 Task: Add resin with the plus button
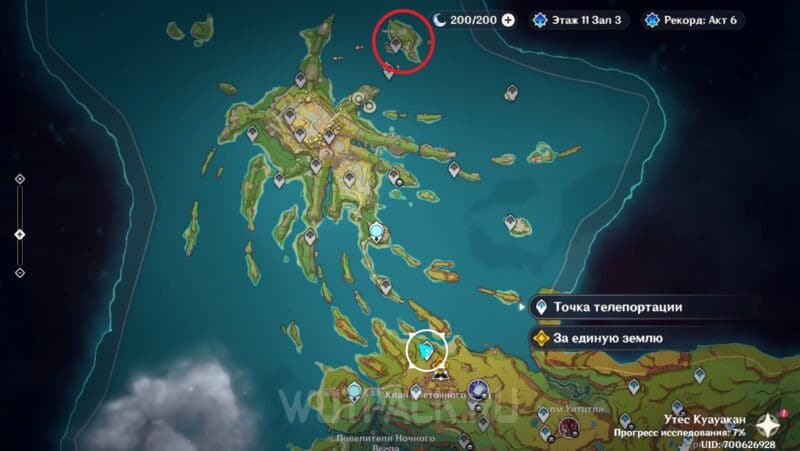tap(508, 19)
